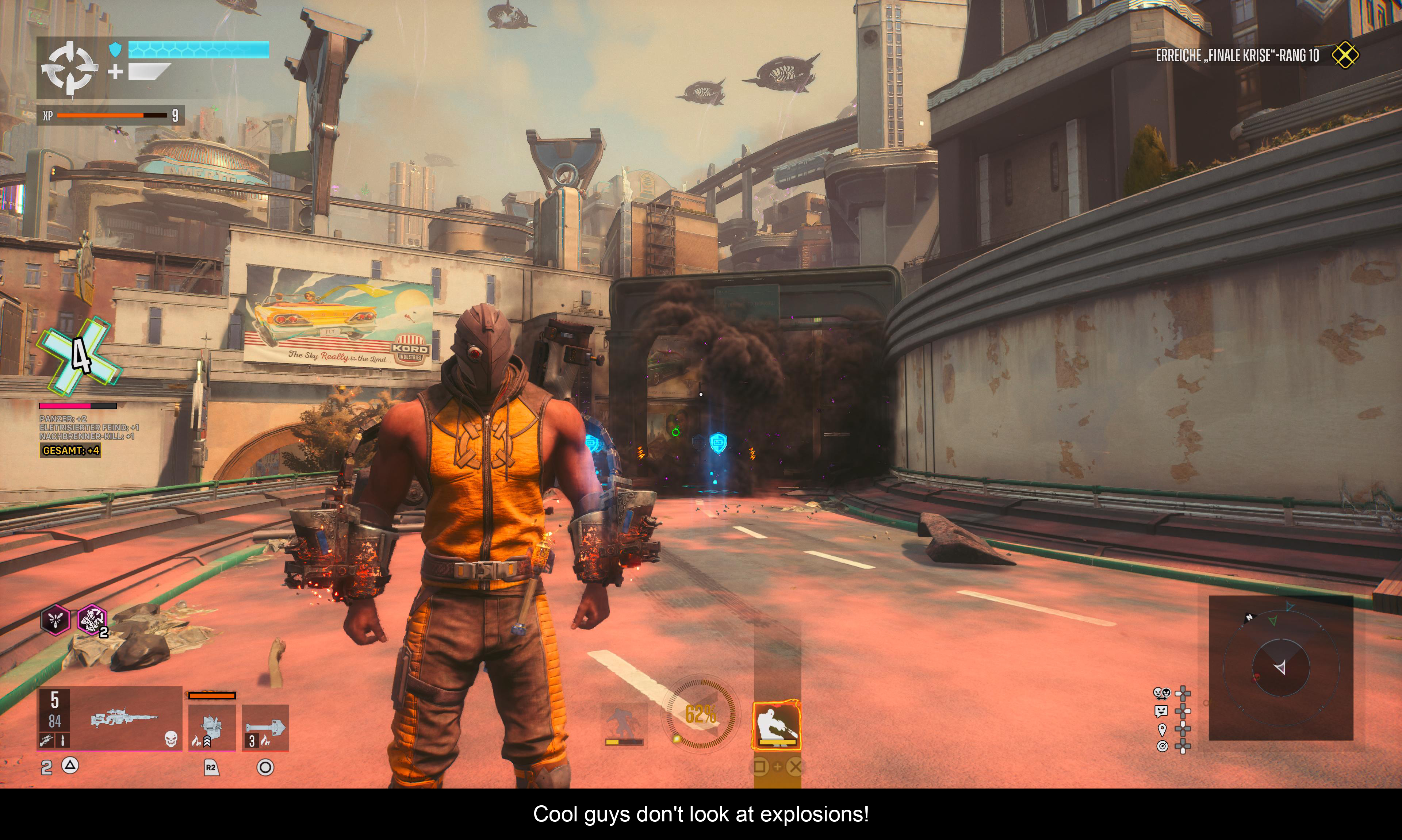Activate the radar scan icon
This screenshot has width=1402, height=840.
(1161, 747)
